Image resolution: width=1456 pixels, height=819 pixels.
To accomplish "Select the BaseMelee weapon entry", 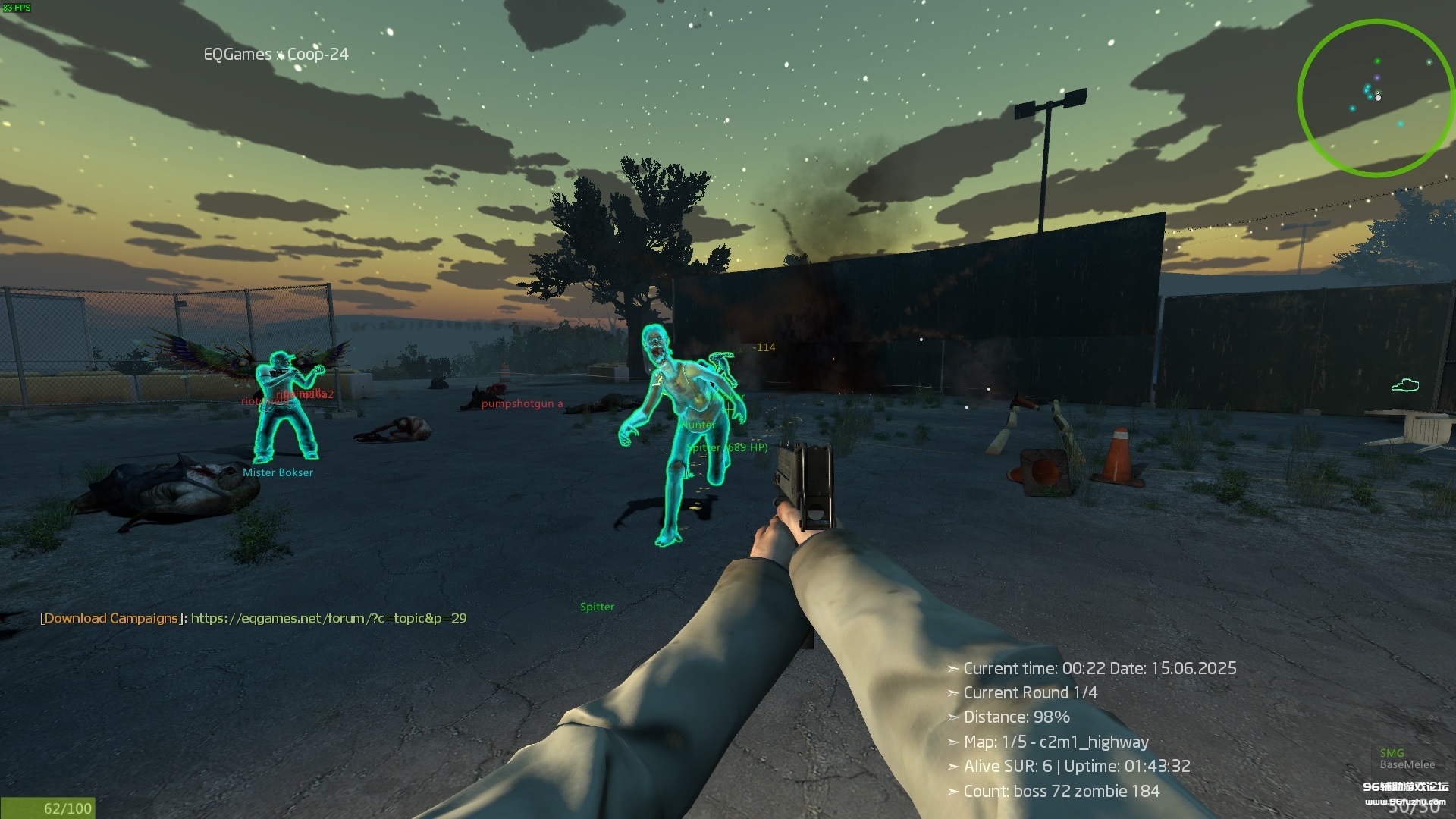I will [x=1407, y=765].
